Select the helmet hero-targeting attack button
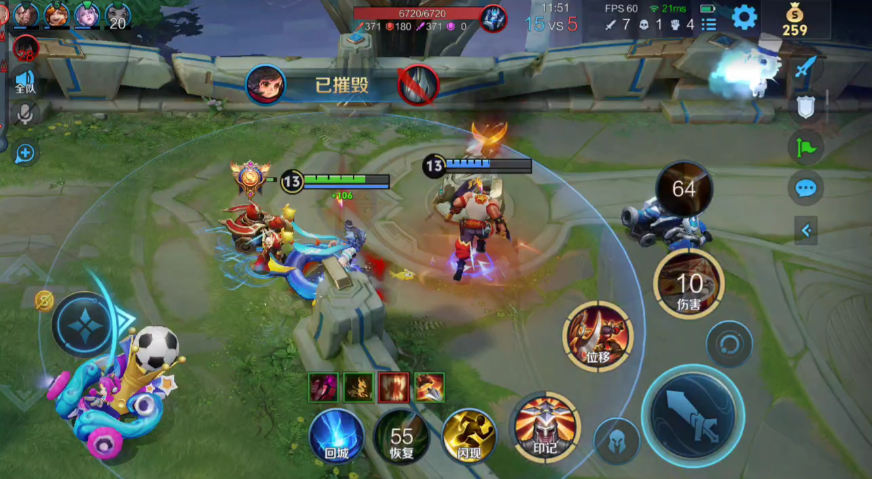This screenshot has height=479, width=872. (x=617, y=441)
